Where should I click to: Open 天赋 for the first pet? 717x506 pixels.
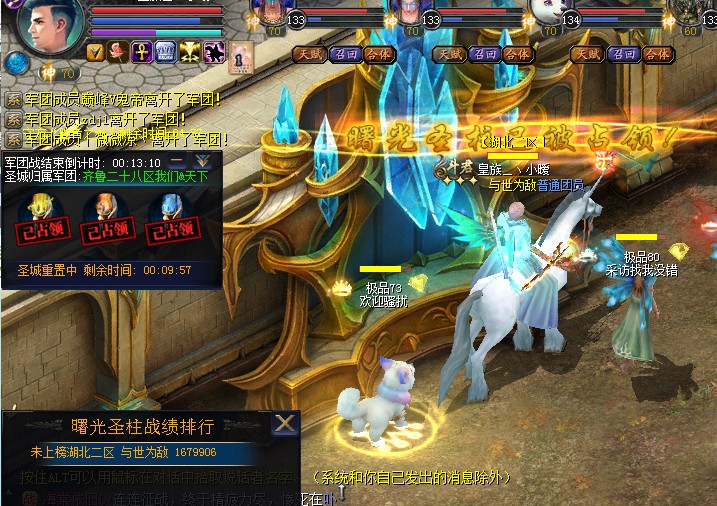[x=307, y=53]
